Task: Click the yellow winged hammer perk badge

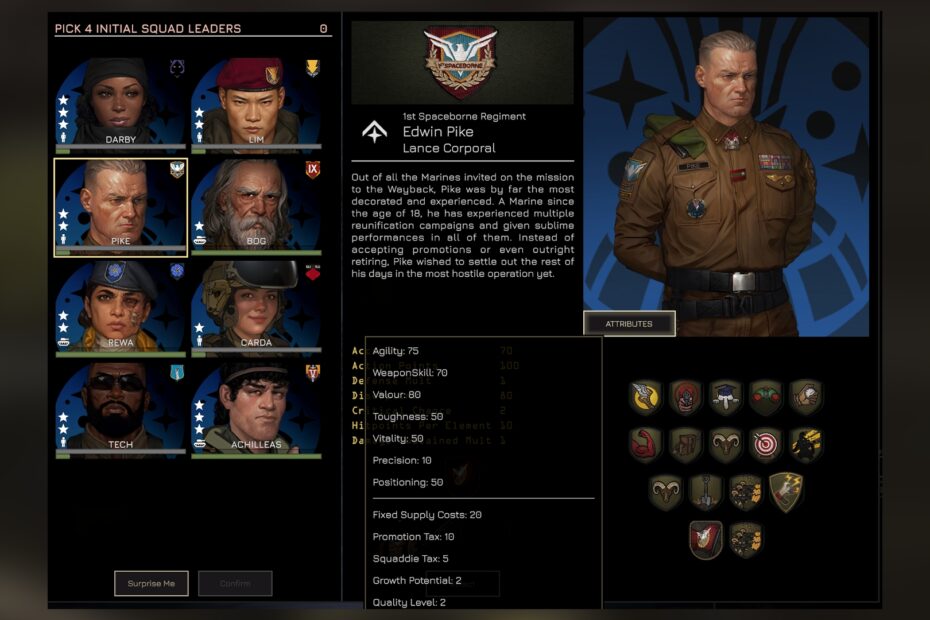Action: click(x=645, y=396)
